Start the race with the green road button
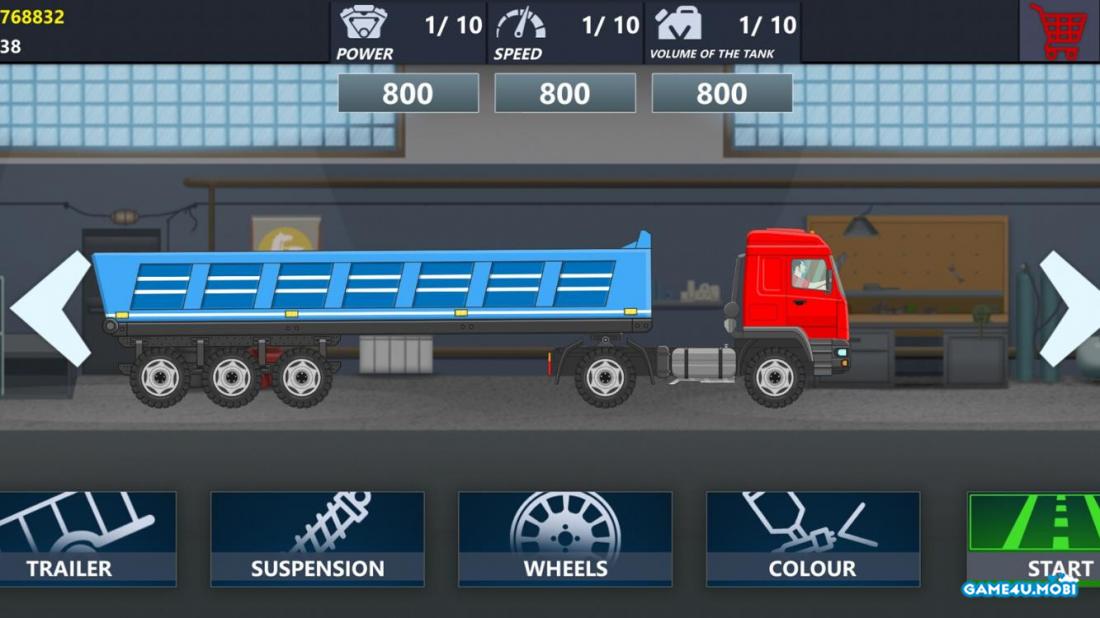The height and width of the screenshot is (618, 1100). tap(1035, 538)
